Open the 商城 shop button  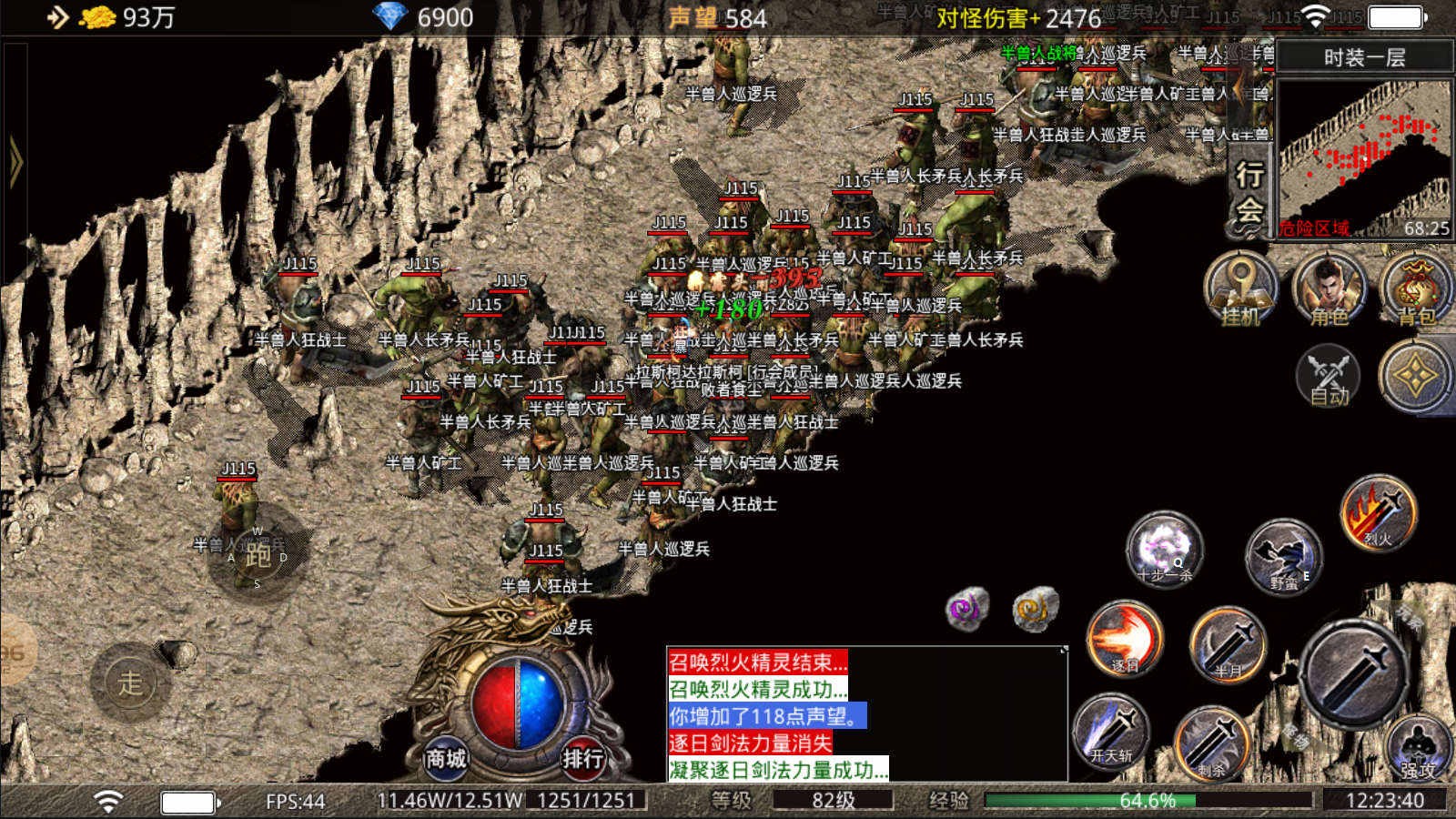(x=446, y=756)
